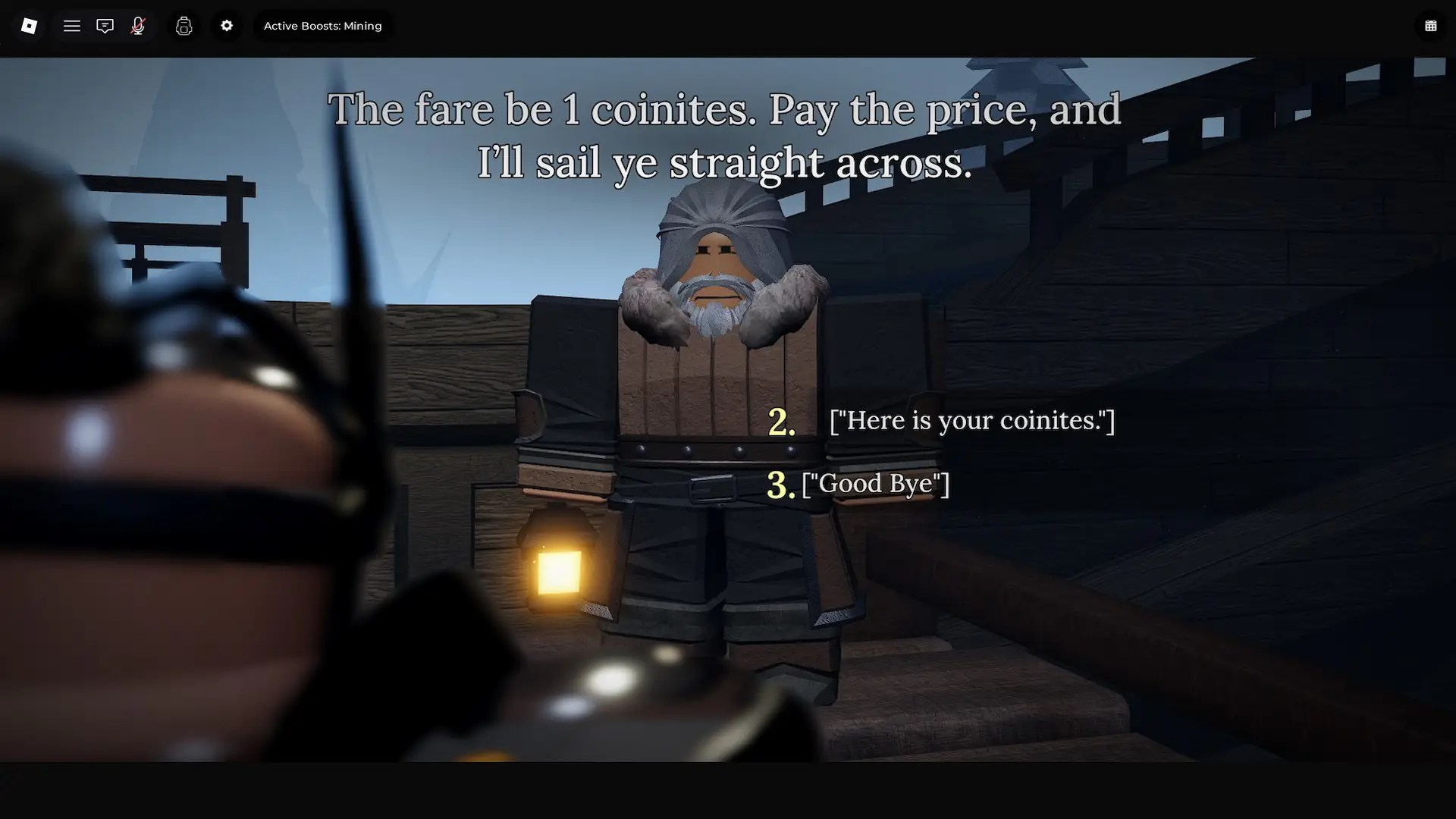Image resolution: width=1456 pixels, height=819 pixels.
Task: Open the hamburger navigation menu
Action: [x=72, y=25]
